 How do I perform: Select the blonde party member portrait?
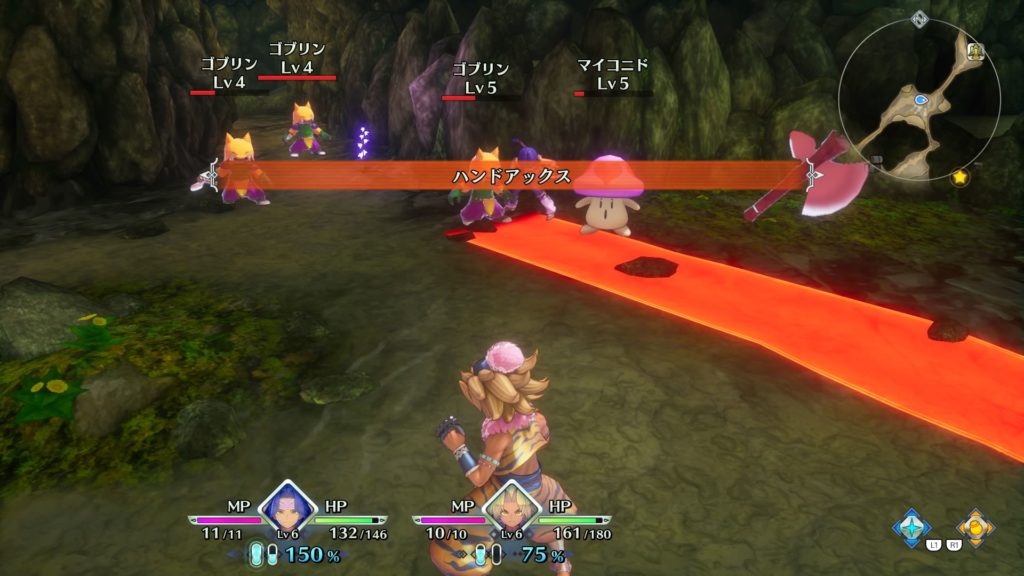[x=511, y=510]
